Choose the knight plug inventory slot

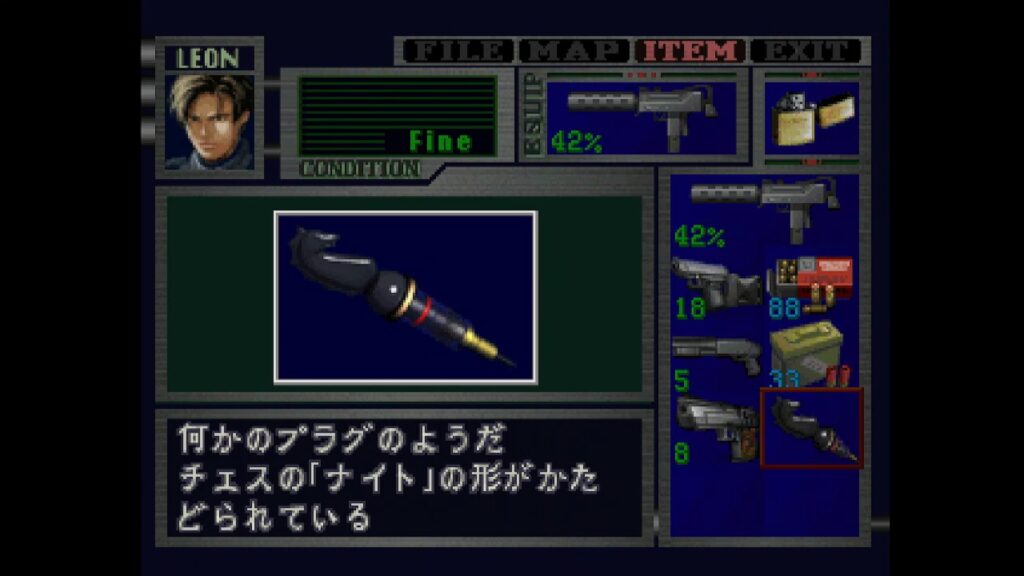811,429
